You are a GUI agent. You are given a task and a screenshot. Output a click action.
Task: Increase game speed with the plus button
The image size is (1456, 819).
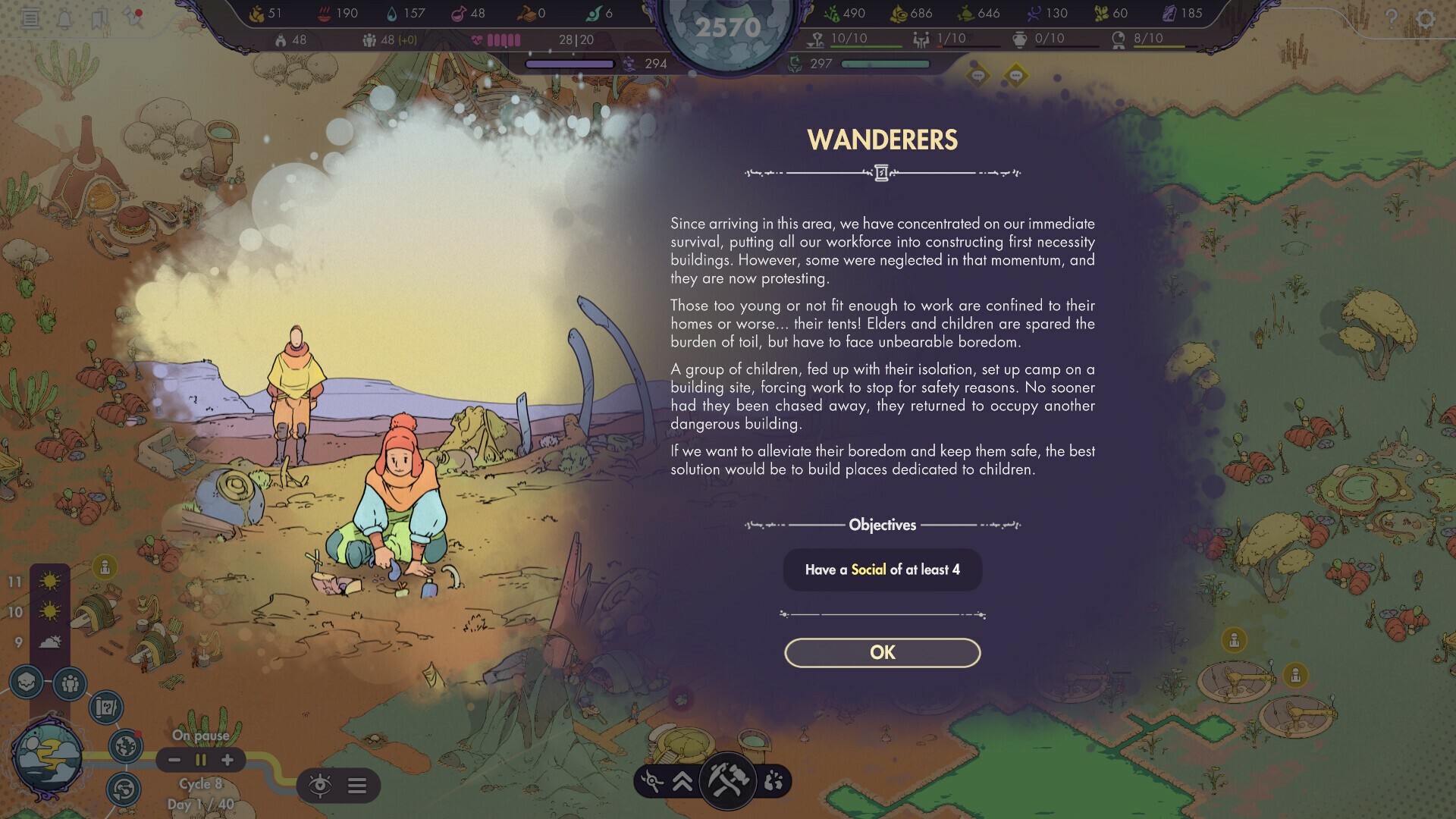click(x=227, y=760)
